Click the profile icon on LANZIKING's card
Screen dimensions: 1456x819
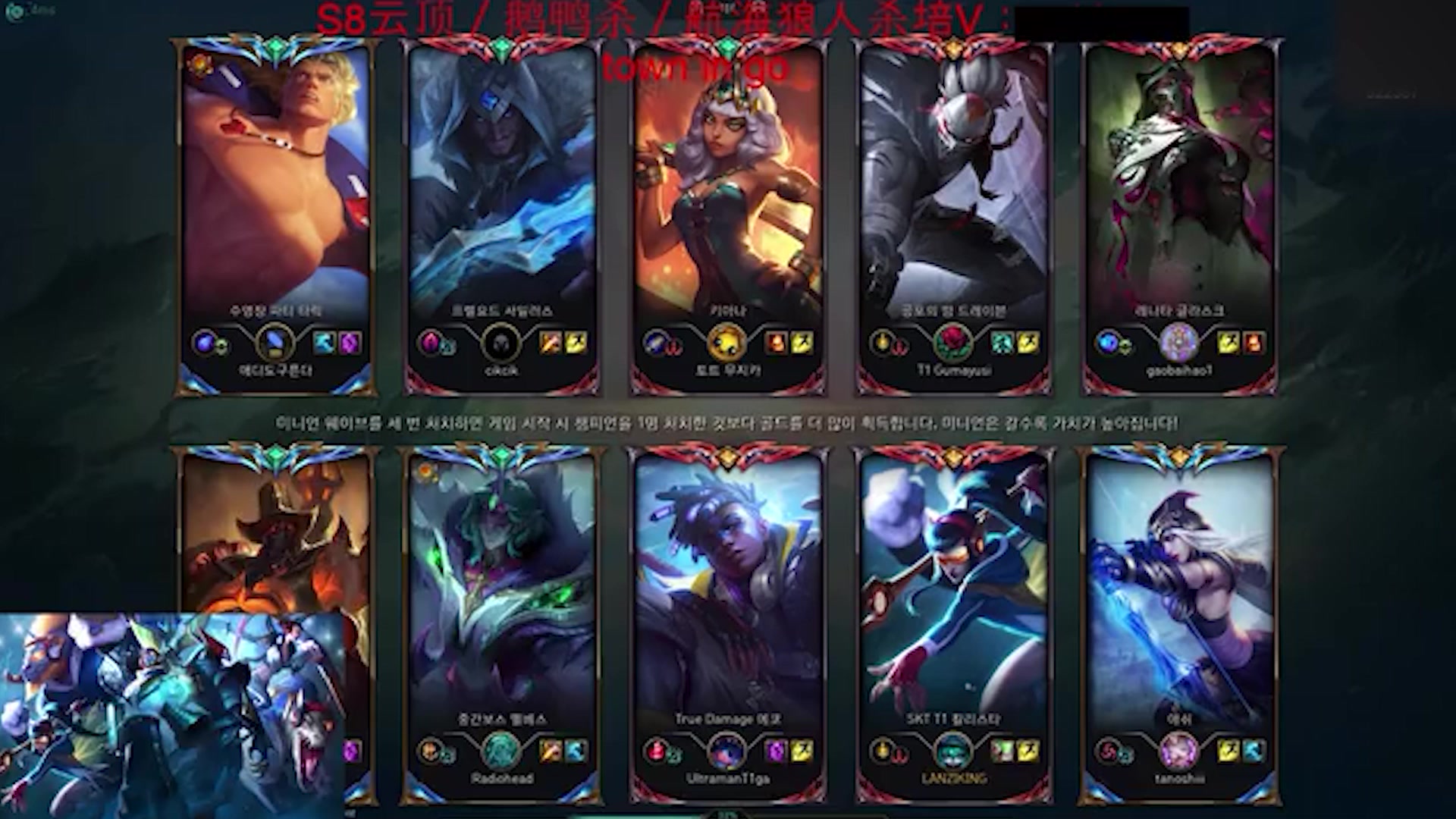[953, 752]
